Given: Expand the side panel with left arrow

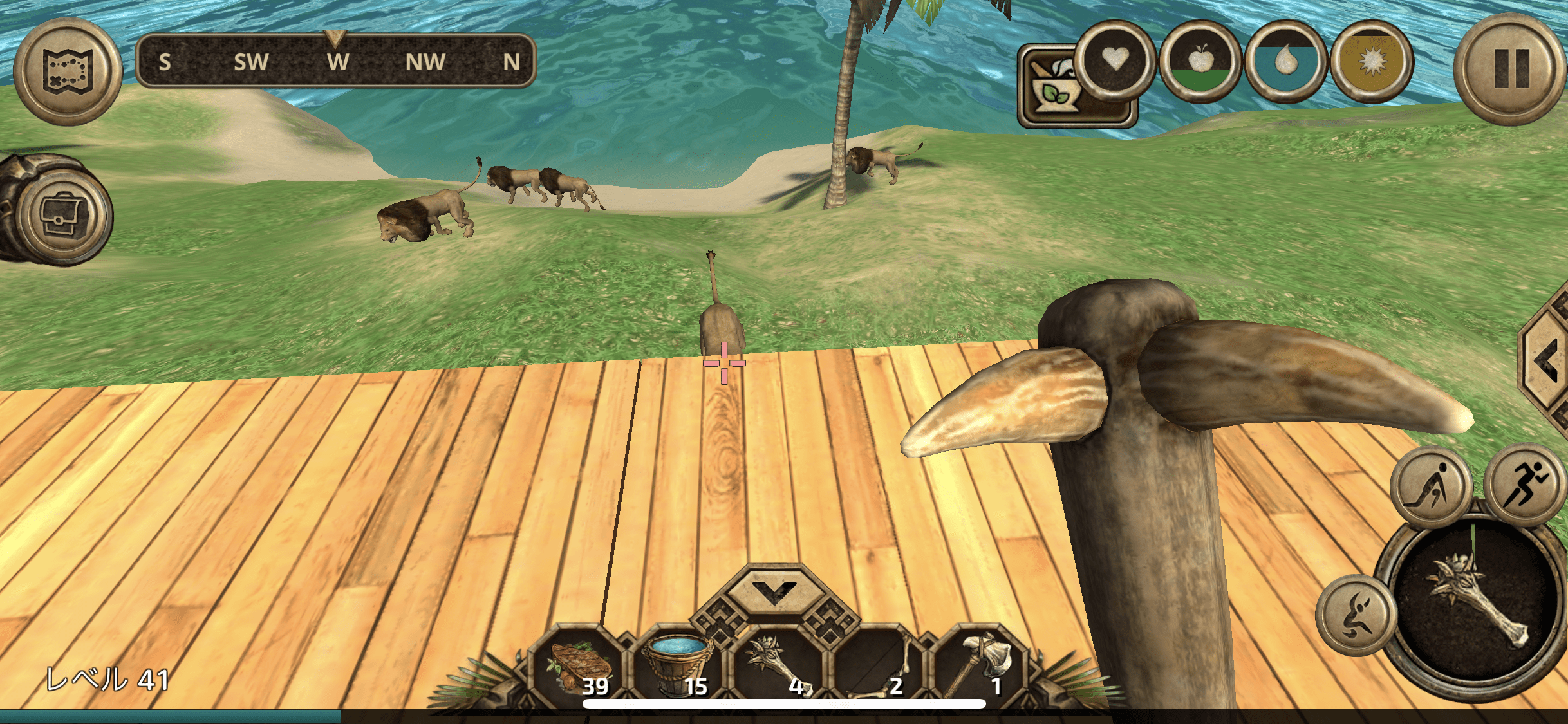Looking at the screenshot, I should tap(1548, 362).
